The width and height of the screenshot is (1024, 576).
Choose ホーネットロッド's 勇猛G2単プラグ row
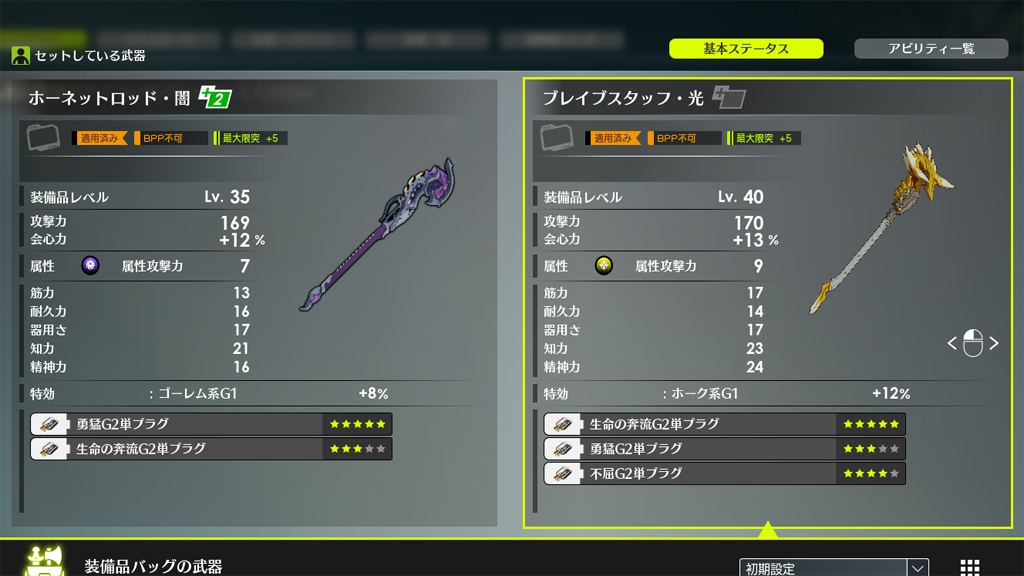[x=210, y=424]
